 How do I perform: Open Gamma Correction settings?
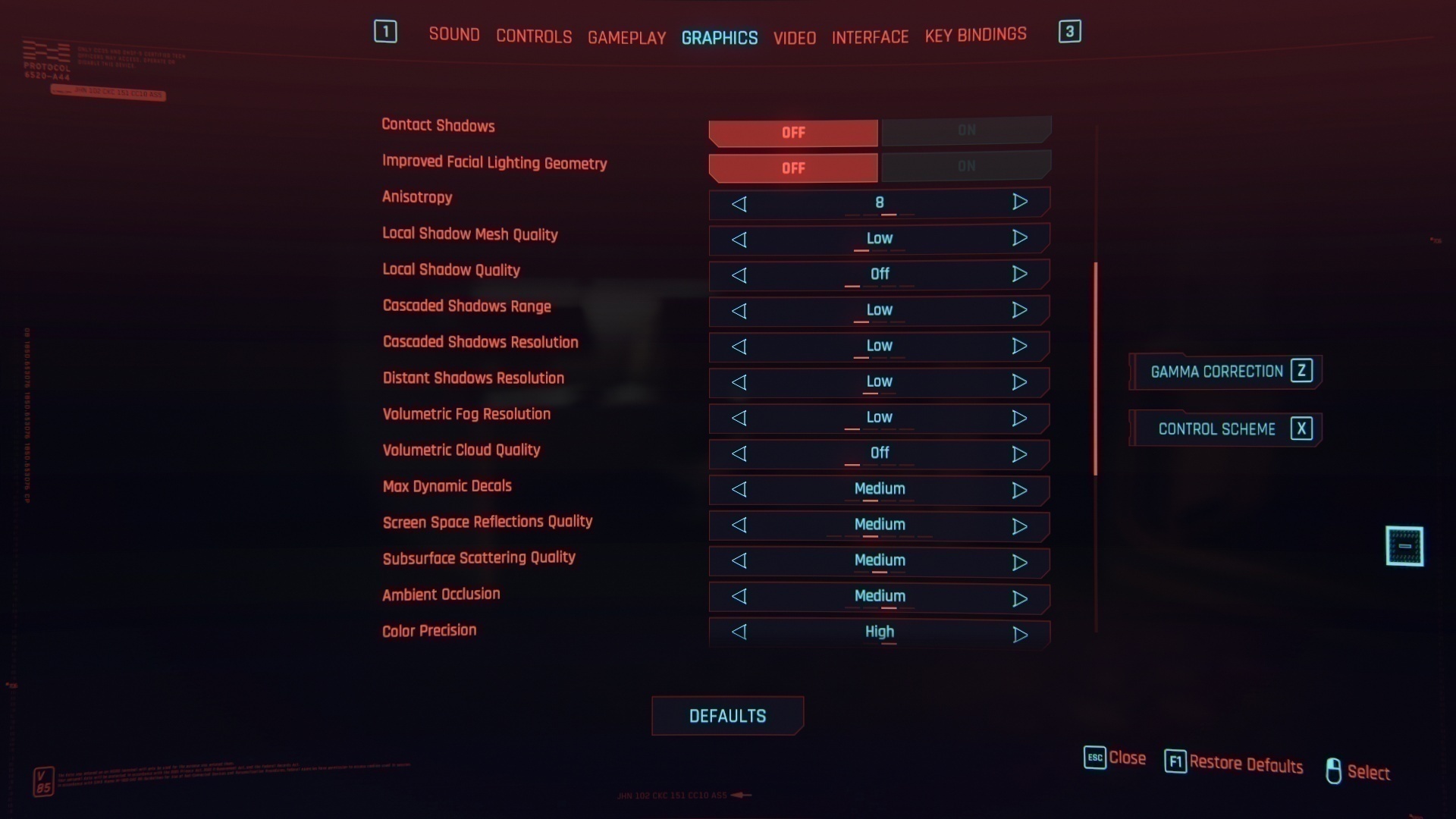(x=1225, y=372)
